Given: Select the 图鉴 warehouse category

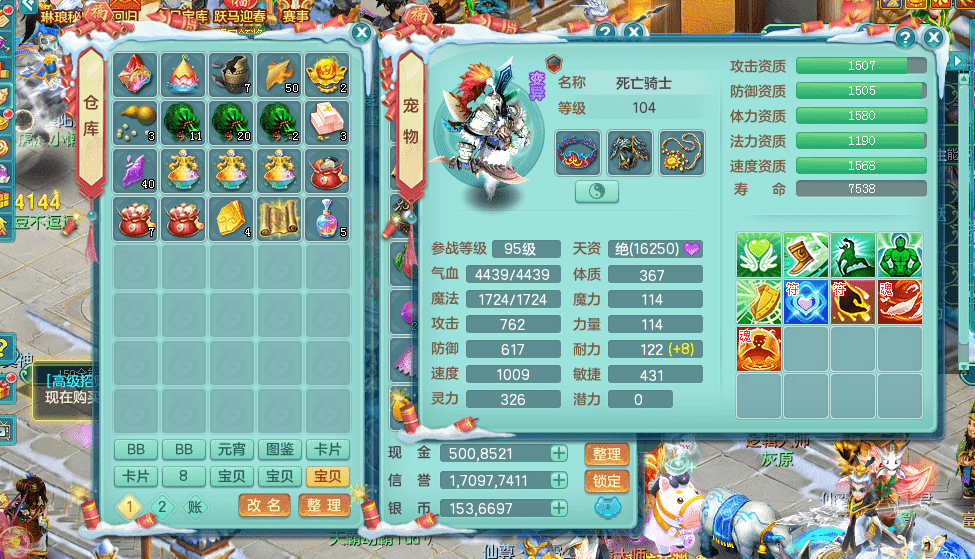Looking at the screenshot, I should 281,450.
